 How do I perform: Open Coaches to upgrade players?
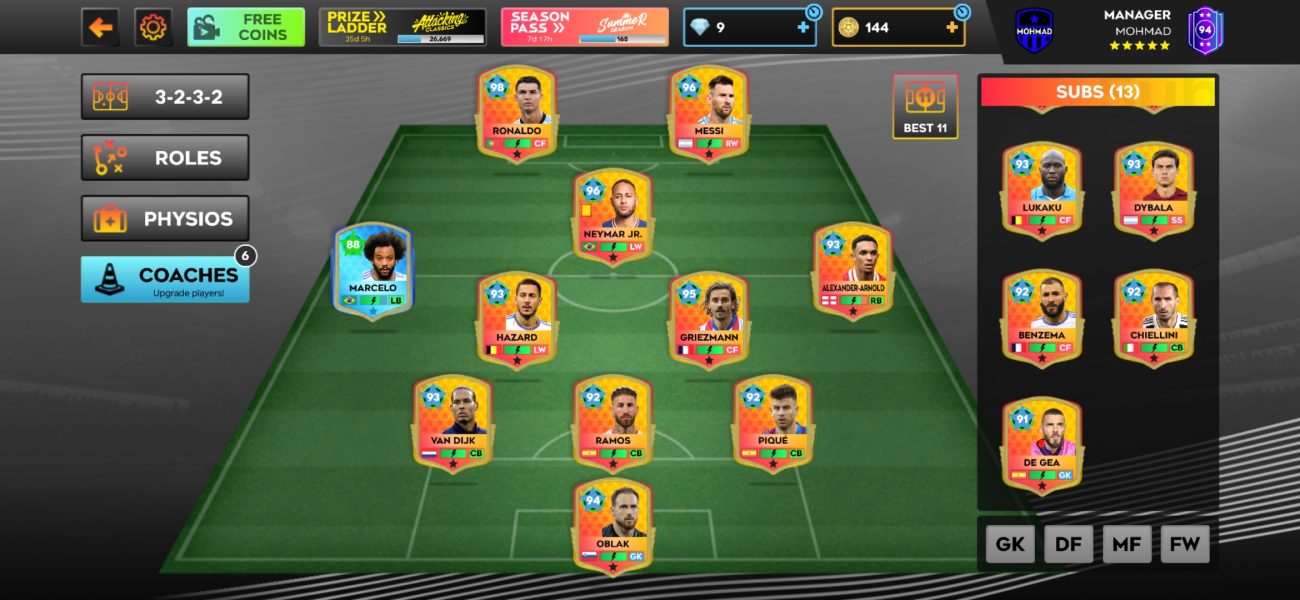click(x=165, y=279)
